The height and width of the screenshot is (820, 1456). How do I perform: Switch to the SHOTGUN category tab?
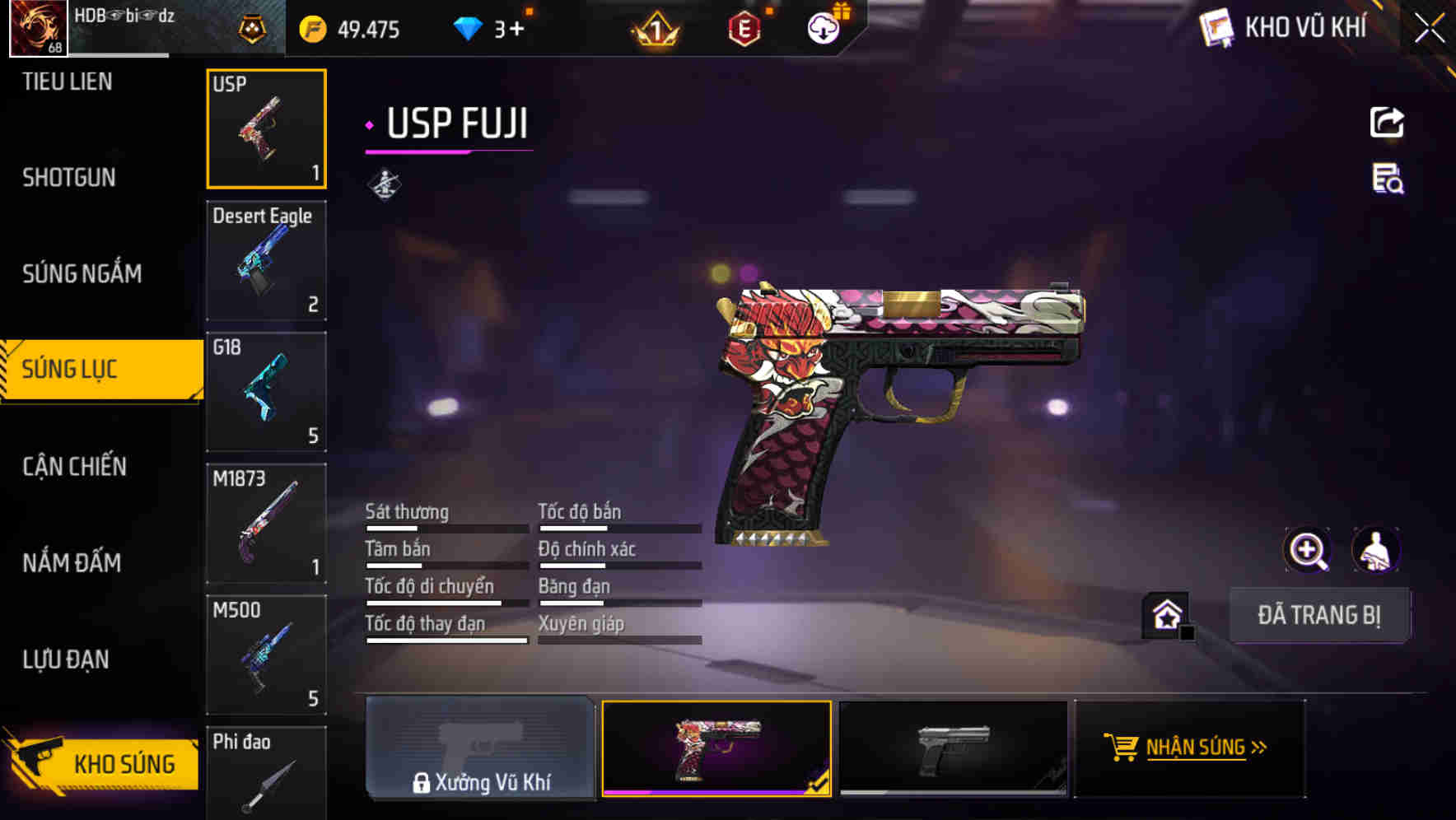68,177
